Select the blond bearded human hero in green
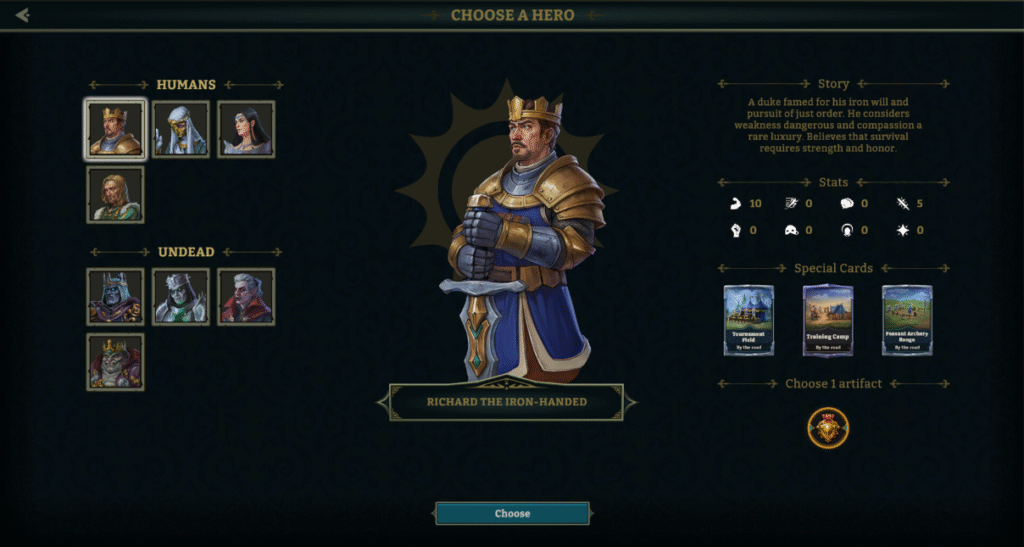The image size is (1024, 547). pos(115,194)
